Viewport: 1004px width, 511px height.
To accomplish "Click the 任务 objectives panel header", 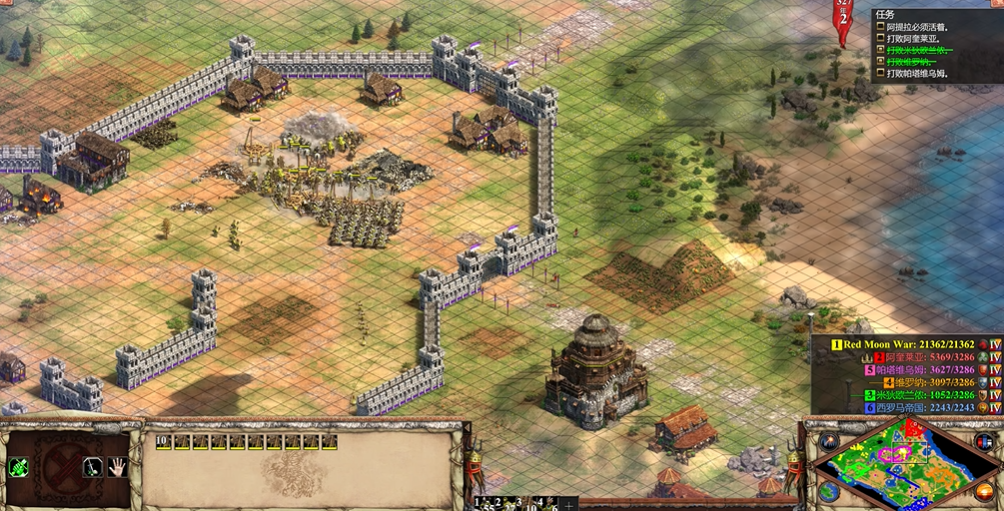I will point(885,14).
